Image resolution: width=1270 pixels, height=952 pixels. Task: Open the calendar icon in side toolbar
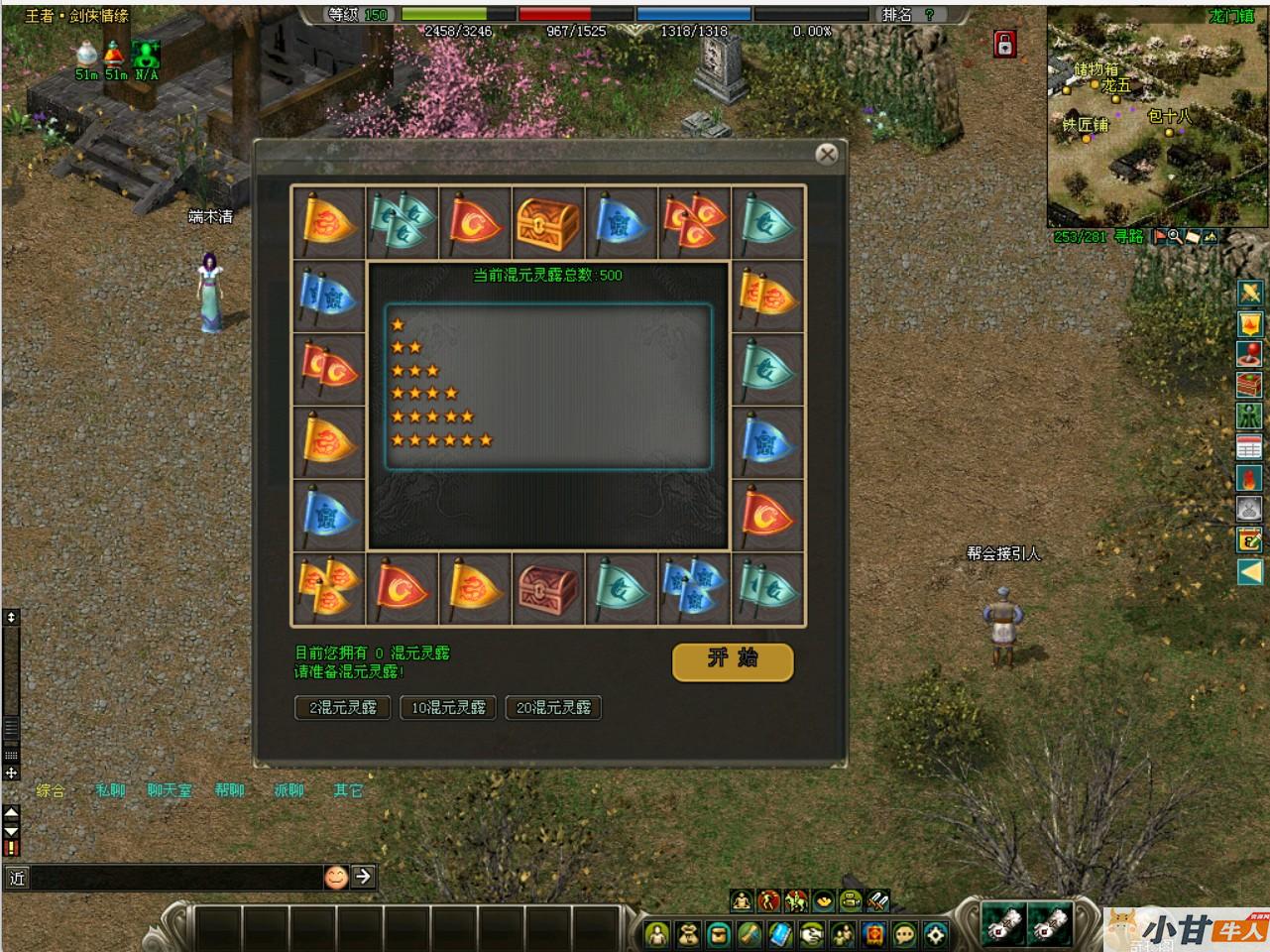pos(1249,446)
